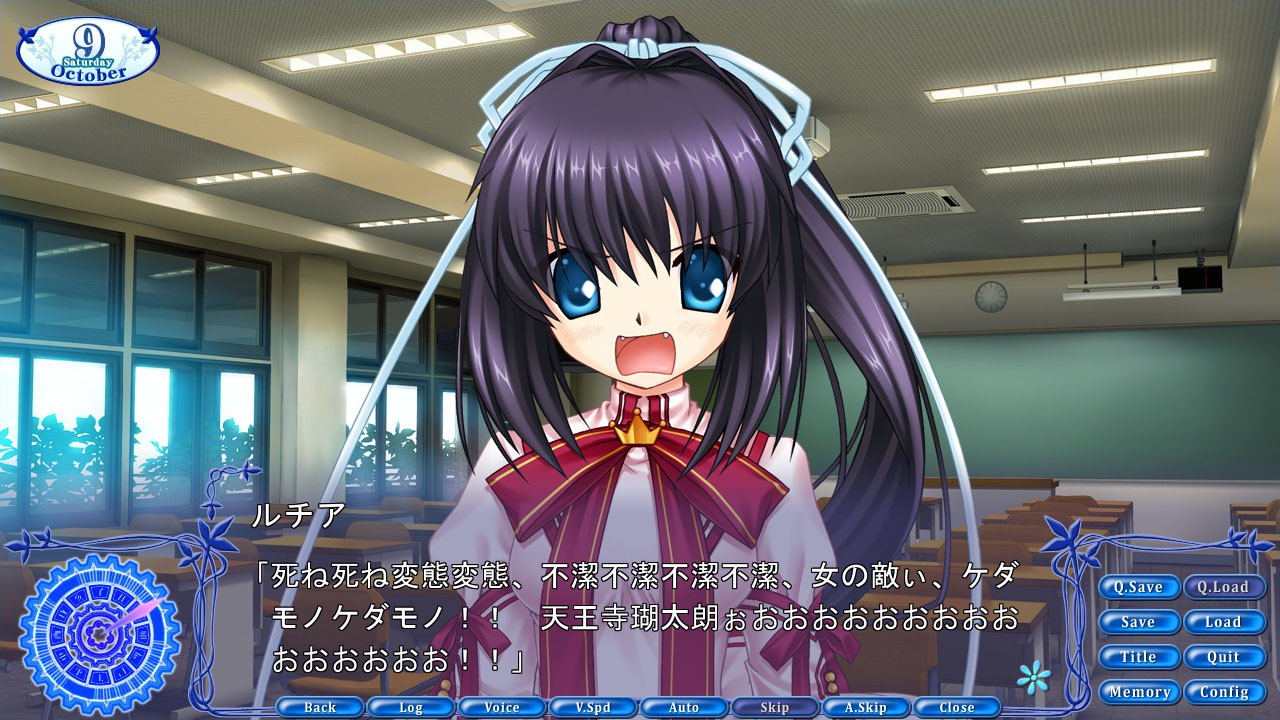Enable Skip mode
Viewport: 1280px width, 720px height.
tap(773, 706)
